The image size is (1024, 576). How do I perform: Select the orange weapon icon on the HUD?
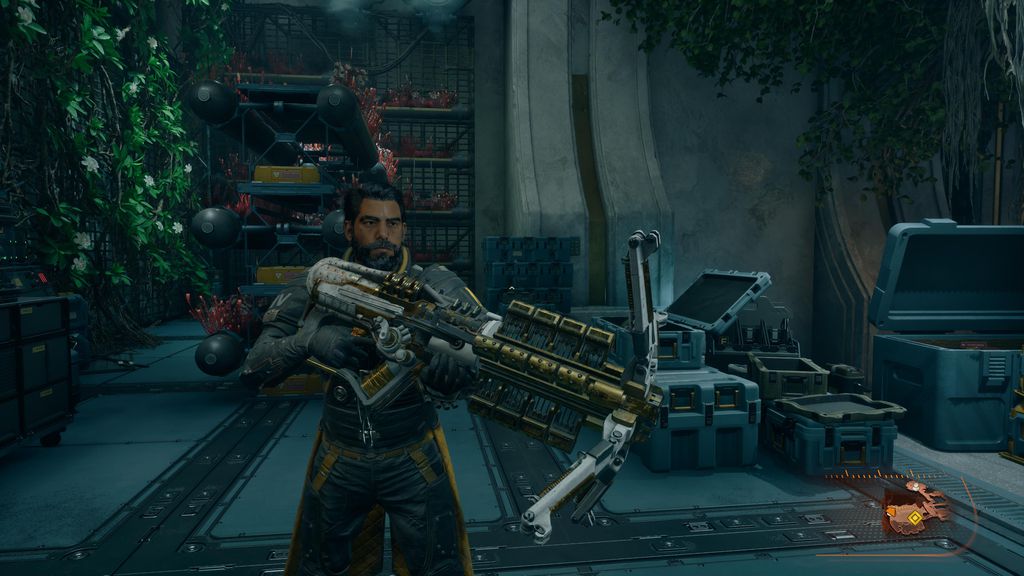pos(913,508)
